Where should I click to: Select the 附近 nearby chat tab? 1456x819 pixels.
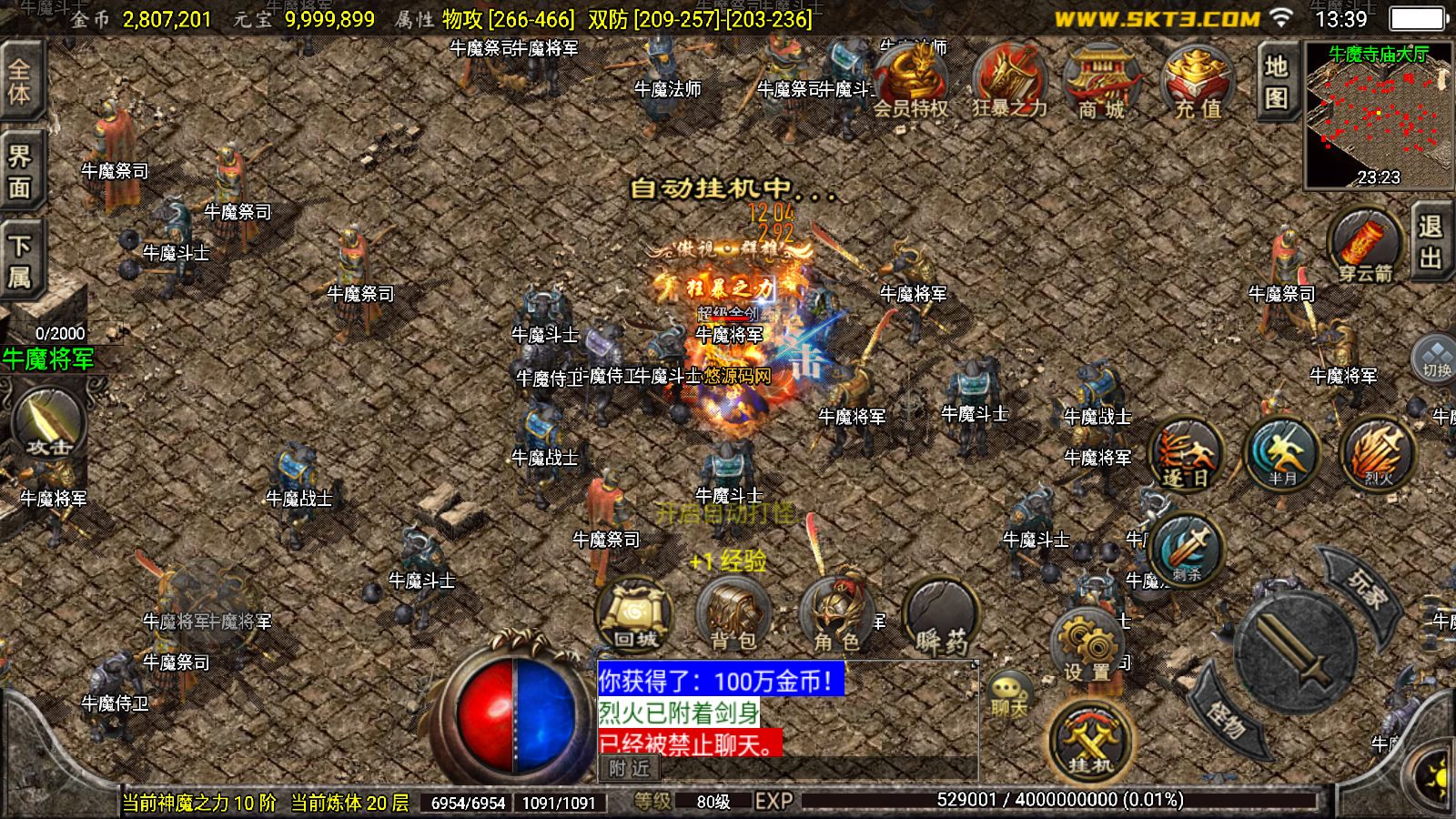coord(630,769)
